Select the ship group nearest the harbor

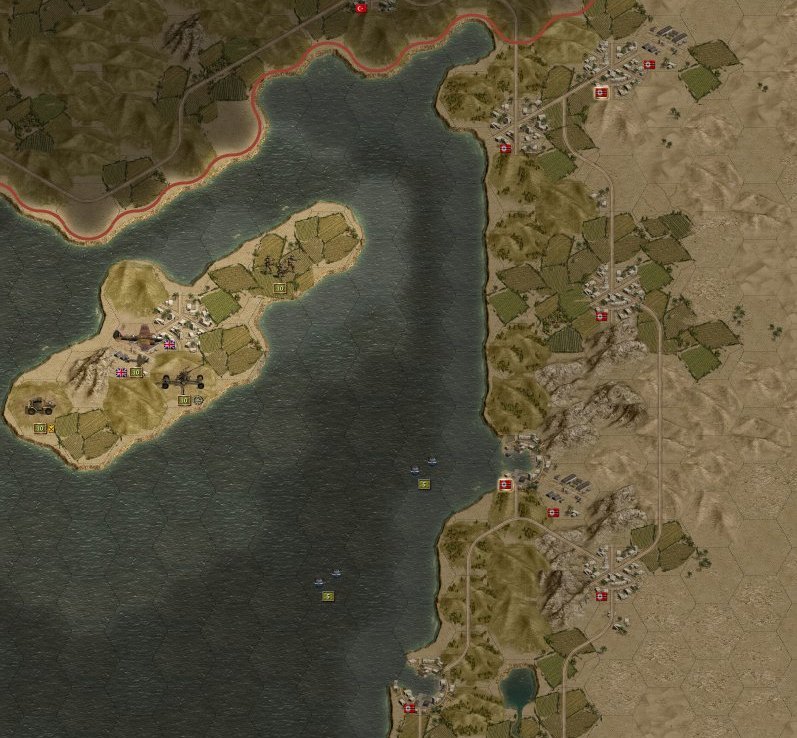tap(423, 466)
